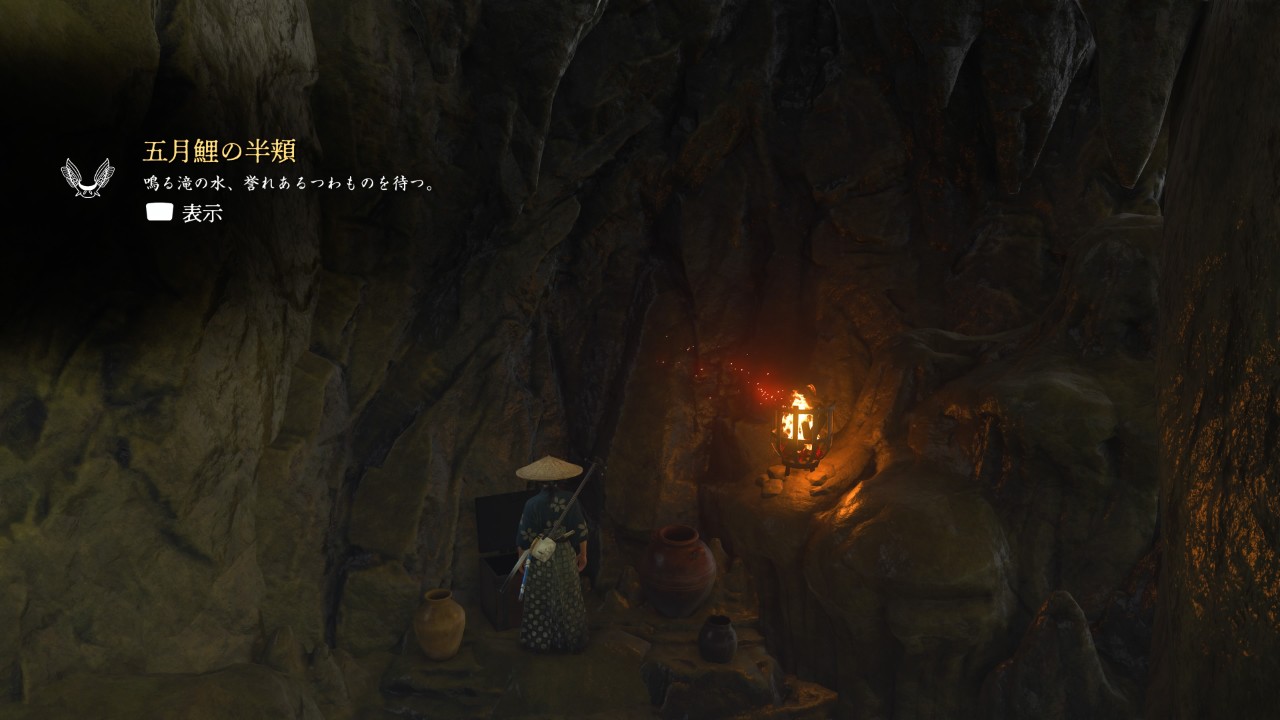Click the winged emblem icon of the item notification
1280x720 pixels.
pos(87,177)
